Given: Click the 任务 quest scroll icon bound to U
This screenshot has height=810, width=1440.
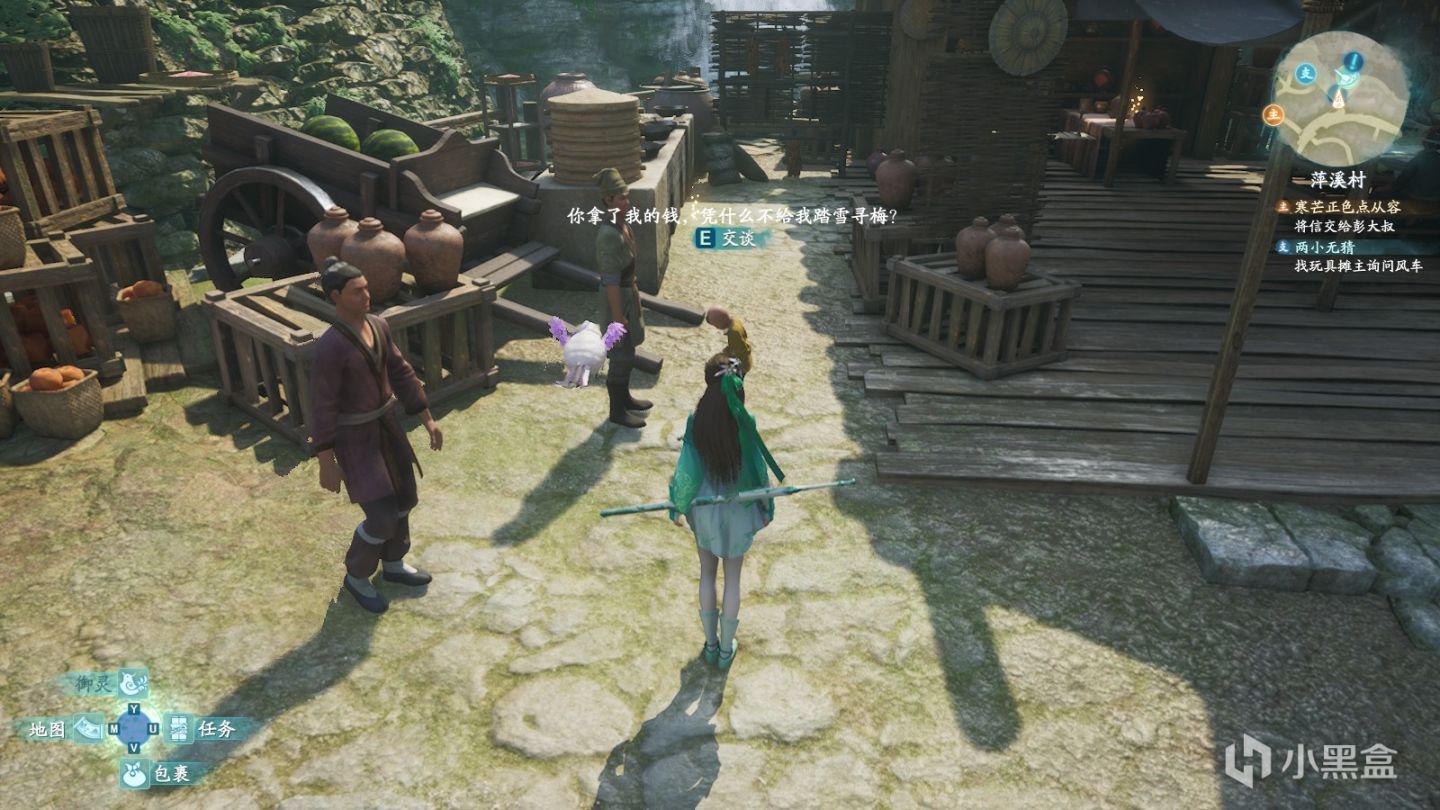Looking at the screenshot, I should (x=178, y=729).
